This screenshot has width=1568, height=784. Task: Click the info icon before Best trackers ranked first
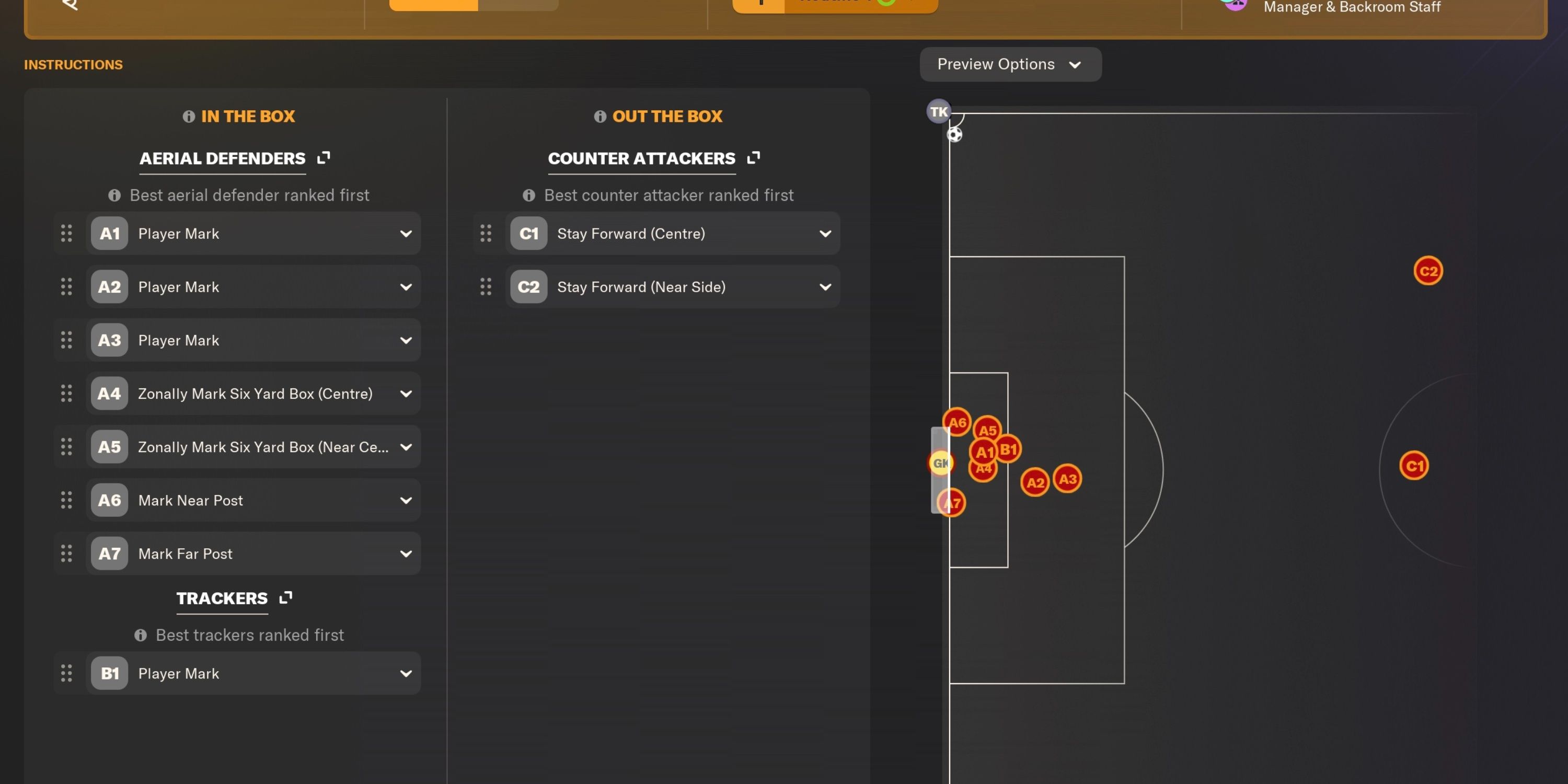[141, 635]
